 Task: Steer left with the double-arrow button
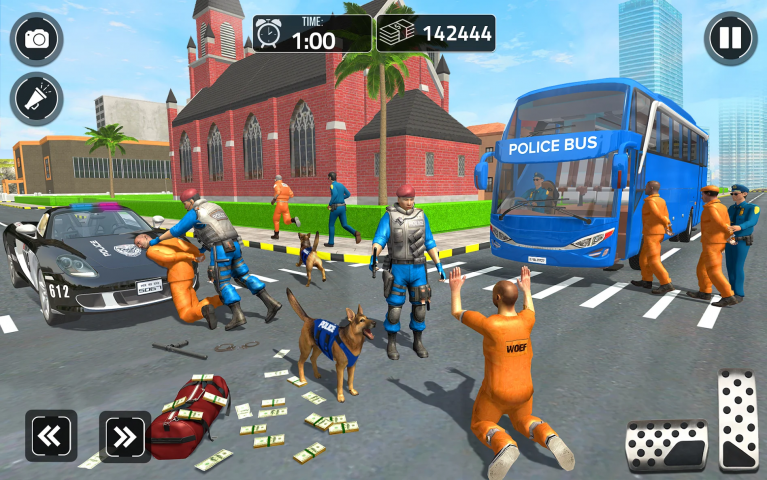(x=51, y=436)
